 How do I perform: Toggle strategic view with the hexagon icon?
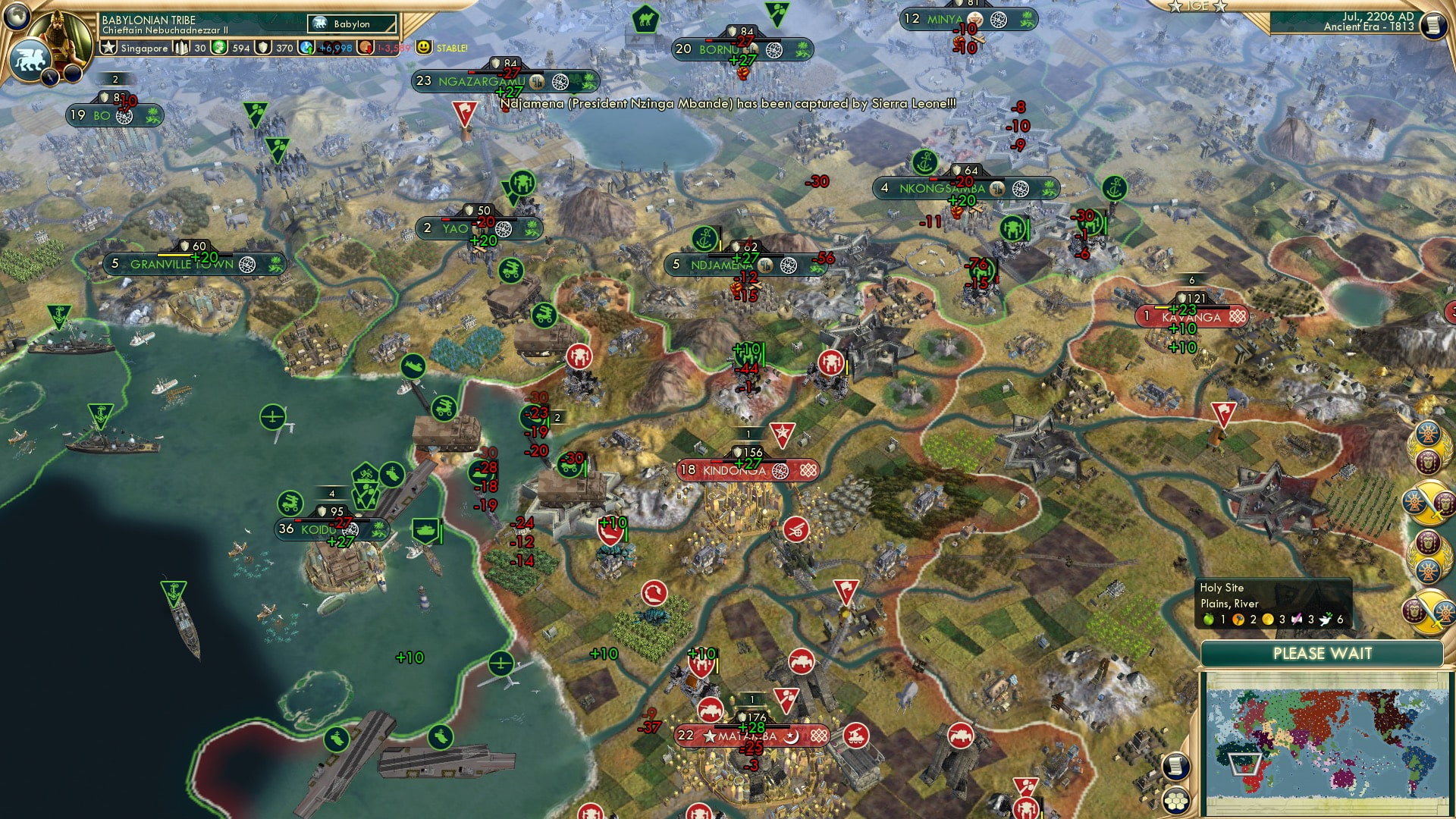pos(1177,800)
